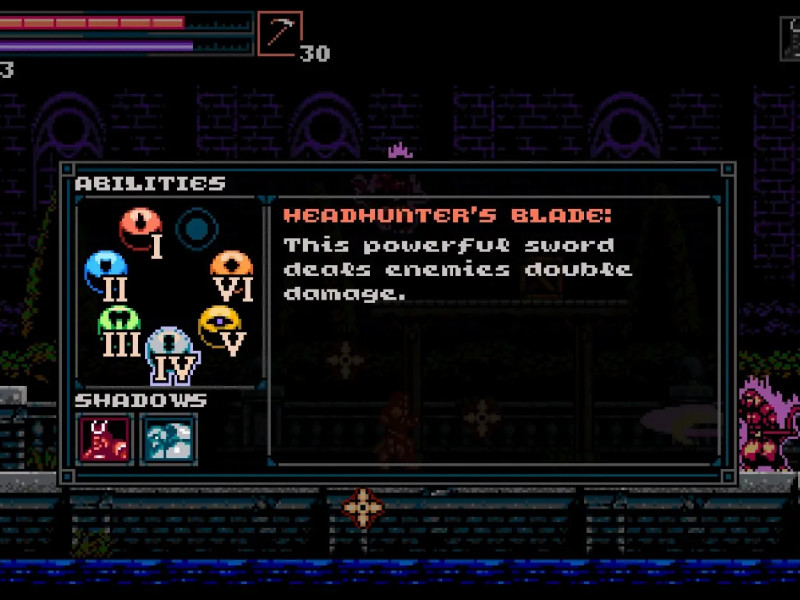This screenshot has width=800, height=600.
Task: Select the red ability orb I
Action: [x=139, y=226]
